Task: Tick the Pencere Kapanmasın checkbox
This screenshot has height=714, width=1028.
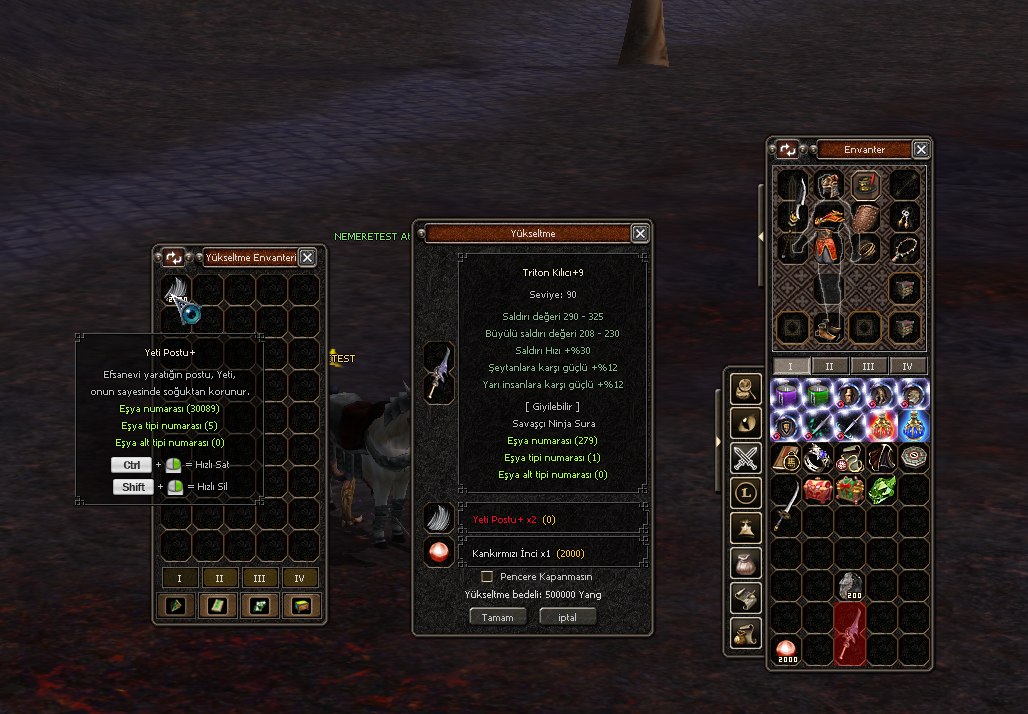Action: click(x=487, y=577)
